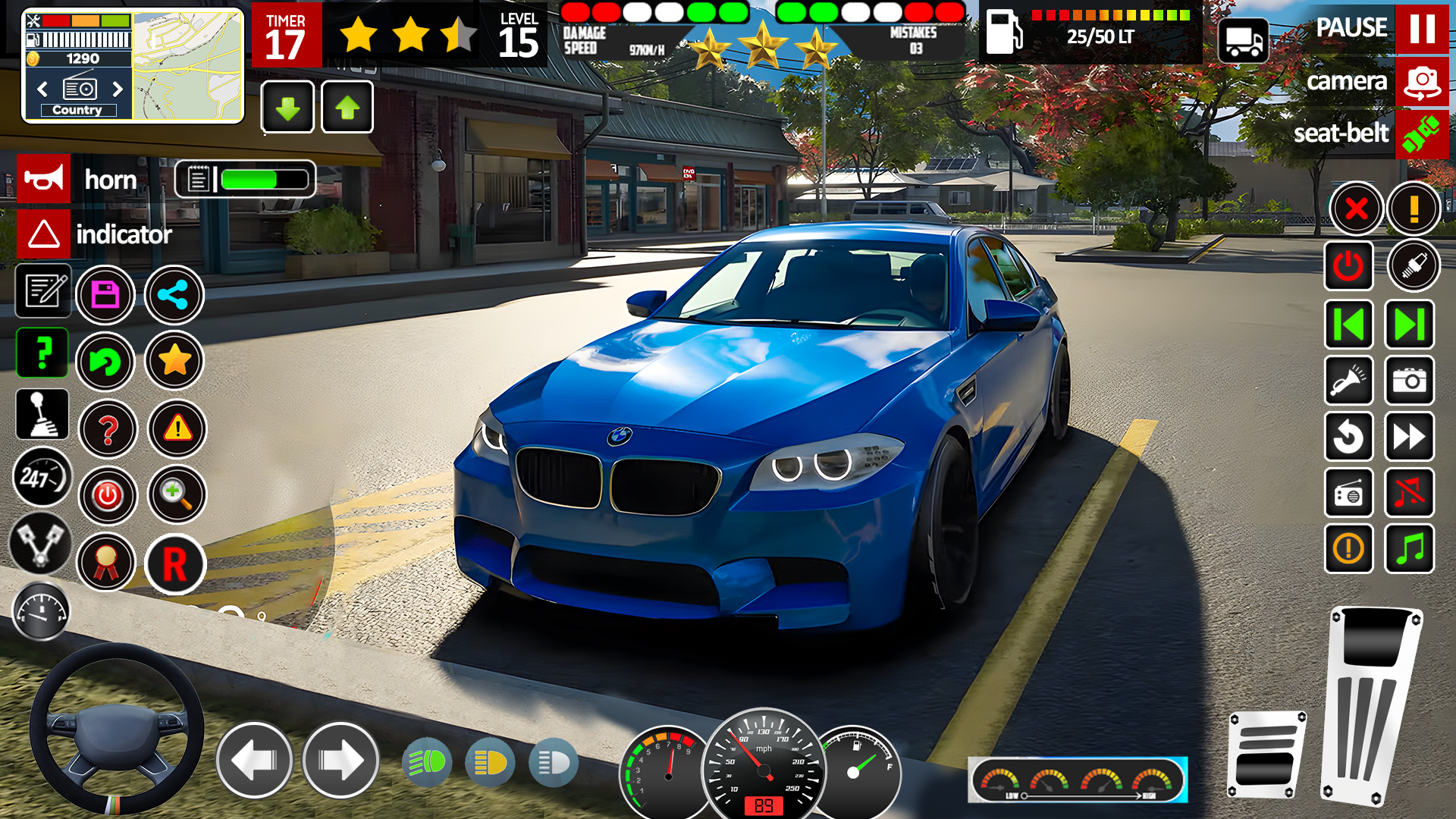Switch view using the camera menu item

pos(1423,82)
